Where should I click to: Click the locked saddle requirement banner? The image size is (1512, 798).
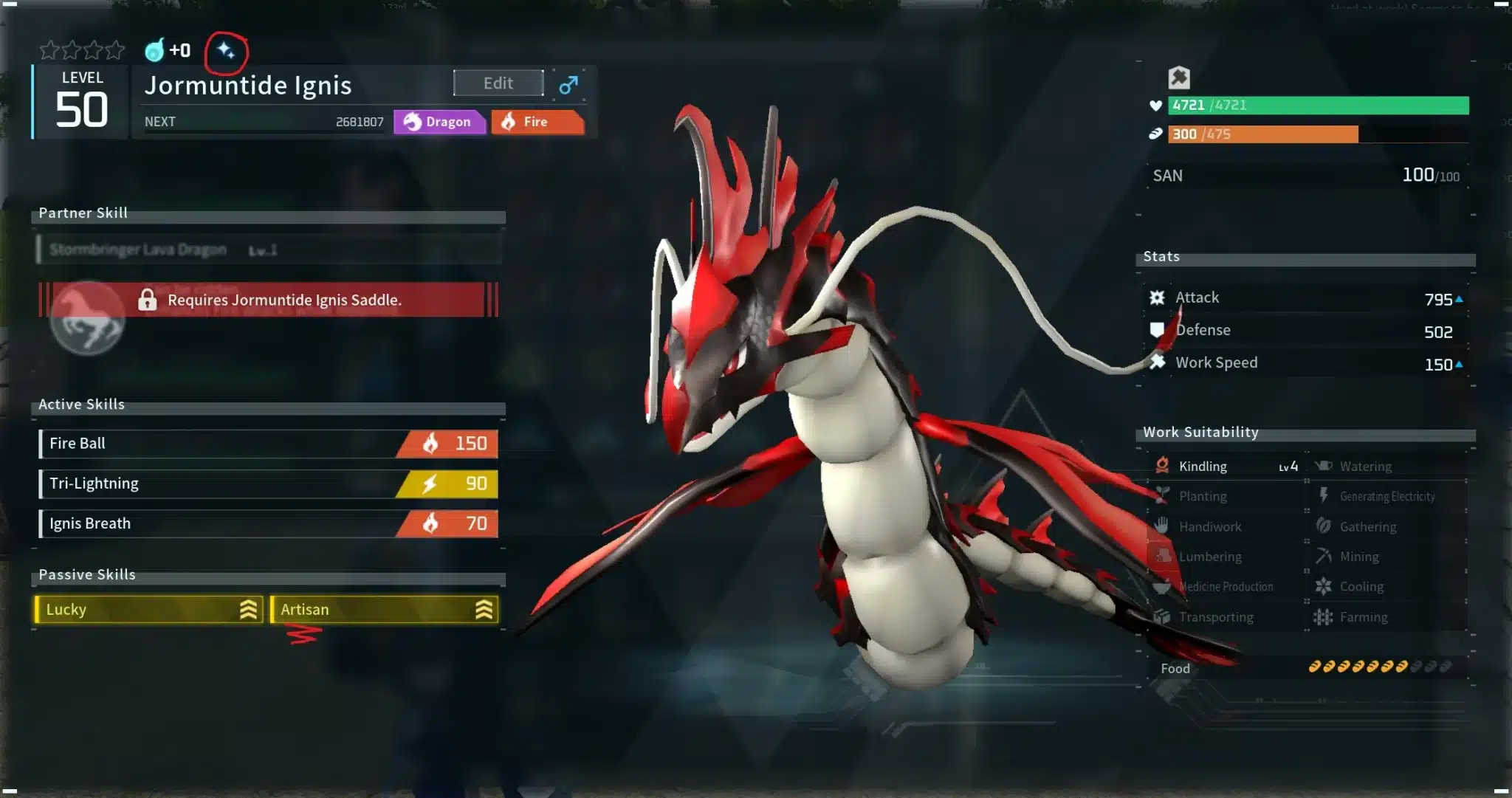coord(269,300)
